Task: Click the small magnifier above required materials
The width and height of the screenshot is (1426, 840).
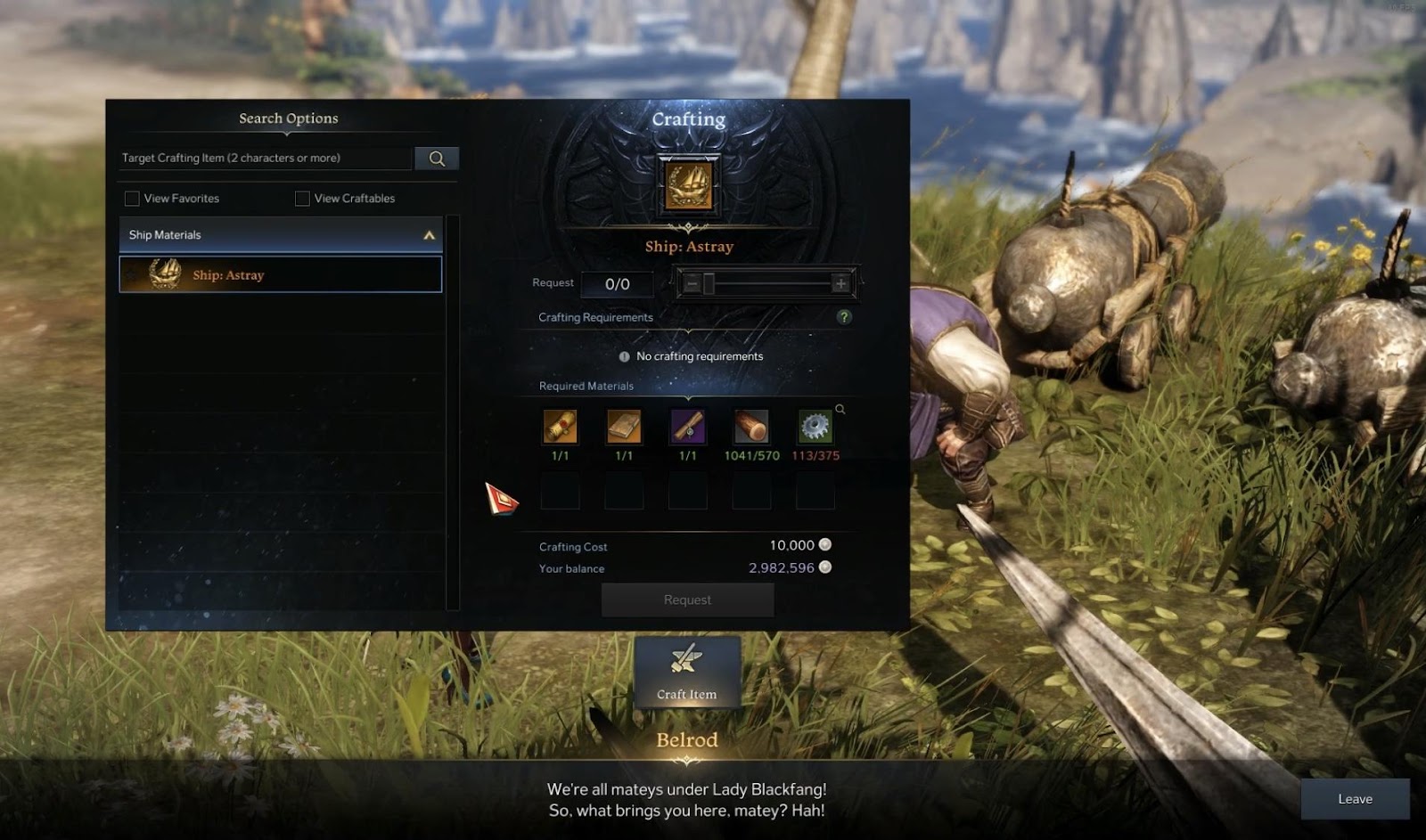Action: (840, 409)
